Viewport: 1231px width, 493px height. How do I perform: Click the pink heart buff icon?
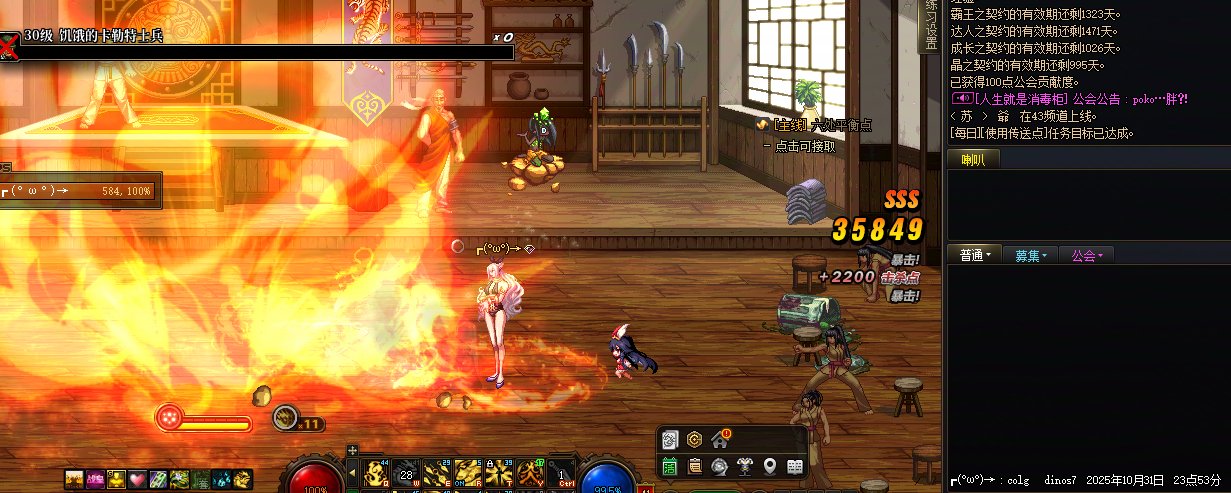point(135,480)
